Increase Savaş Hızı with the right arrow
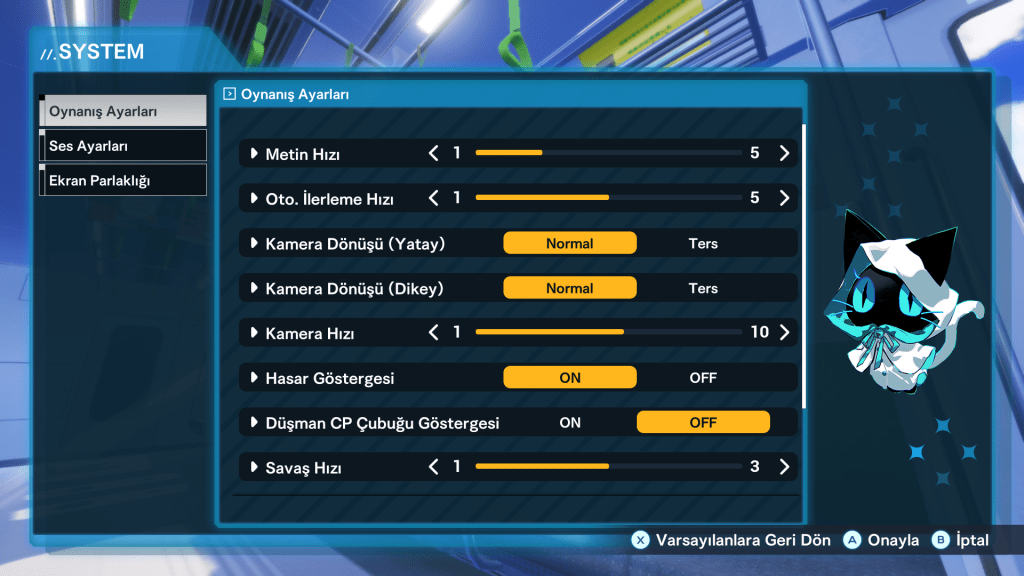The image size is (1024, 576). click(x=784, y=467)
